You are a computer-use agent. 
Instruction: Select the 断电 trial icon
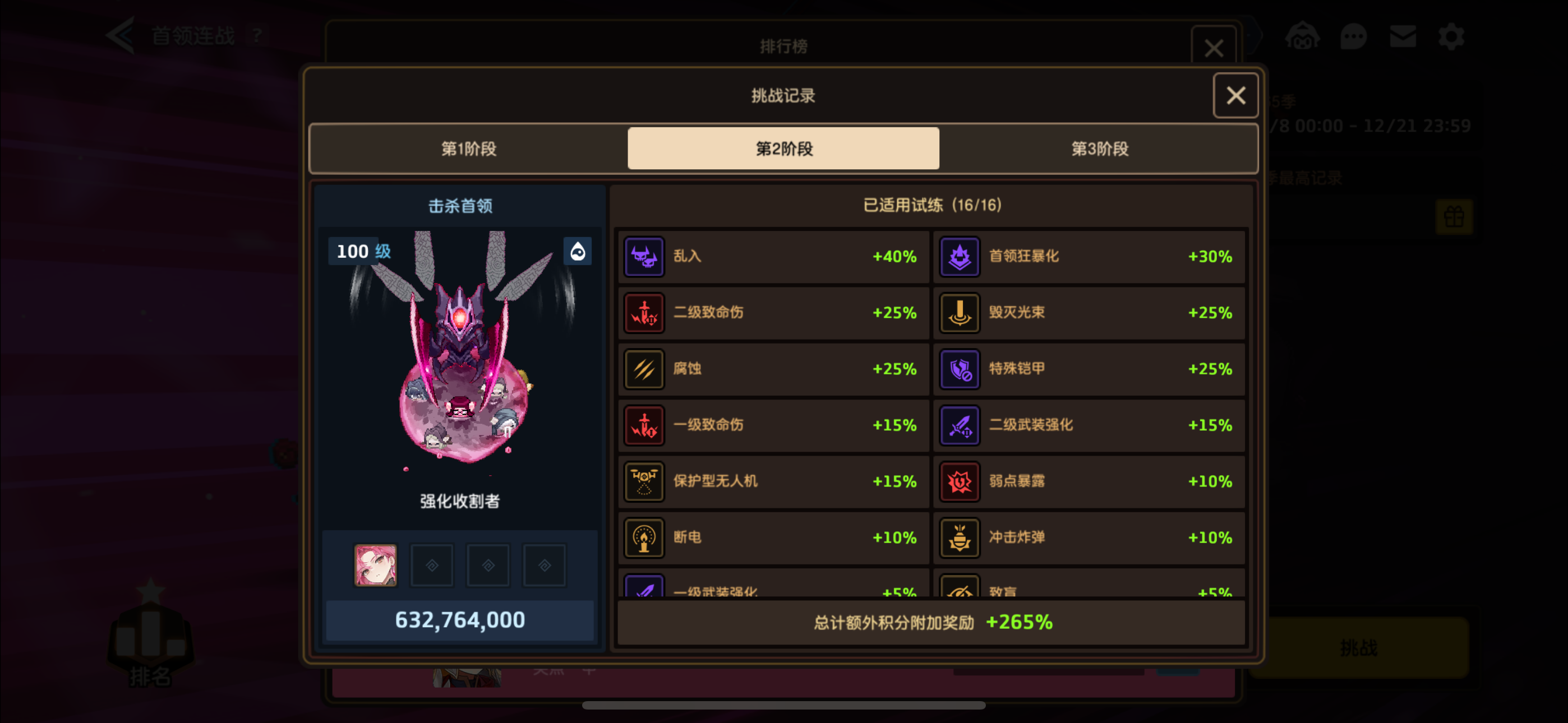click(644, 537)
